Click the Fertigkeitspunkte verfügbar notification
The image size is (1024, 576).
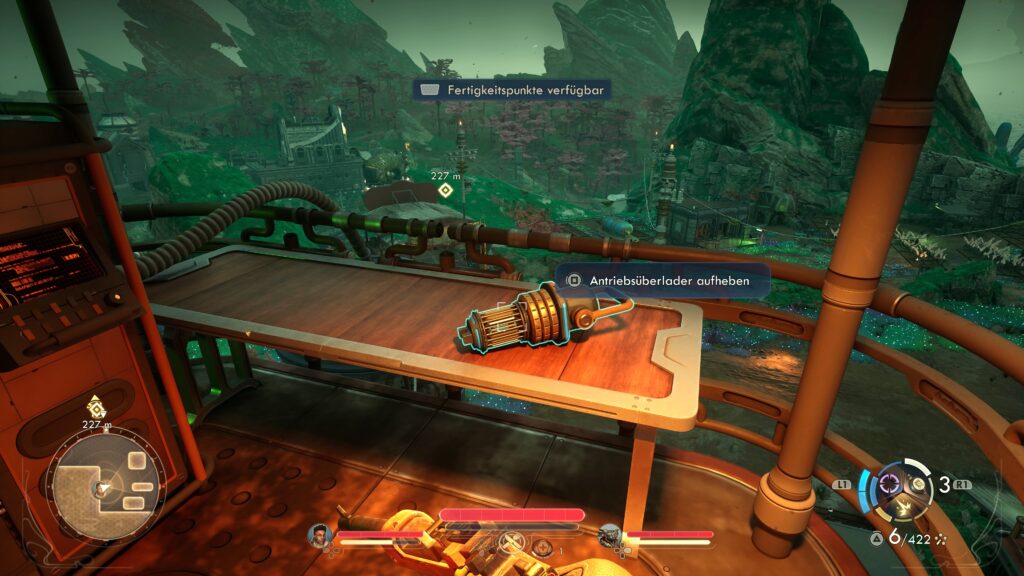511,90
